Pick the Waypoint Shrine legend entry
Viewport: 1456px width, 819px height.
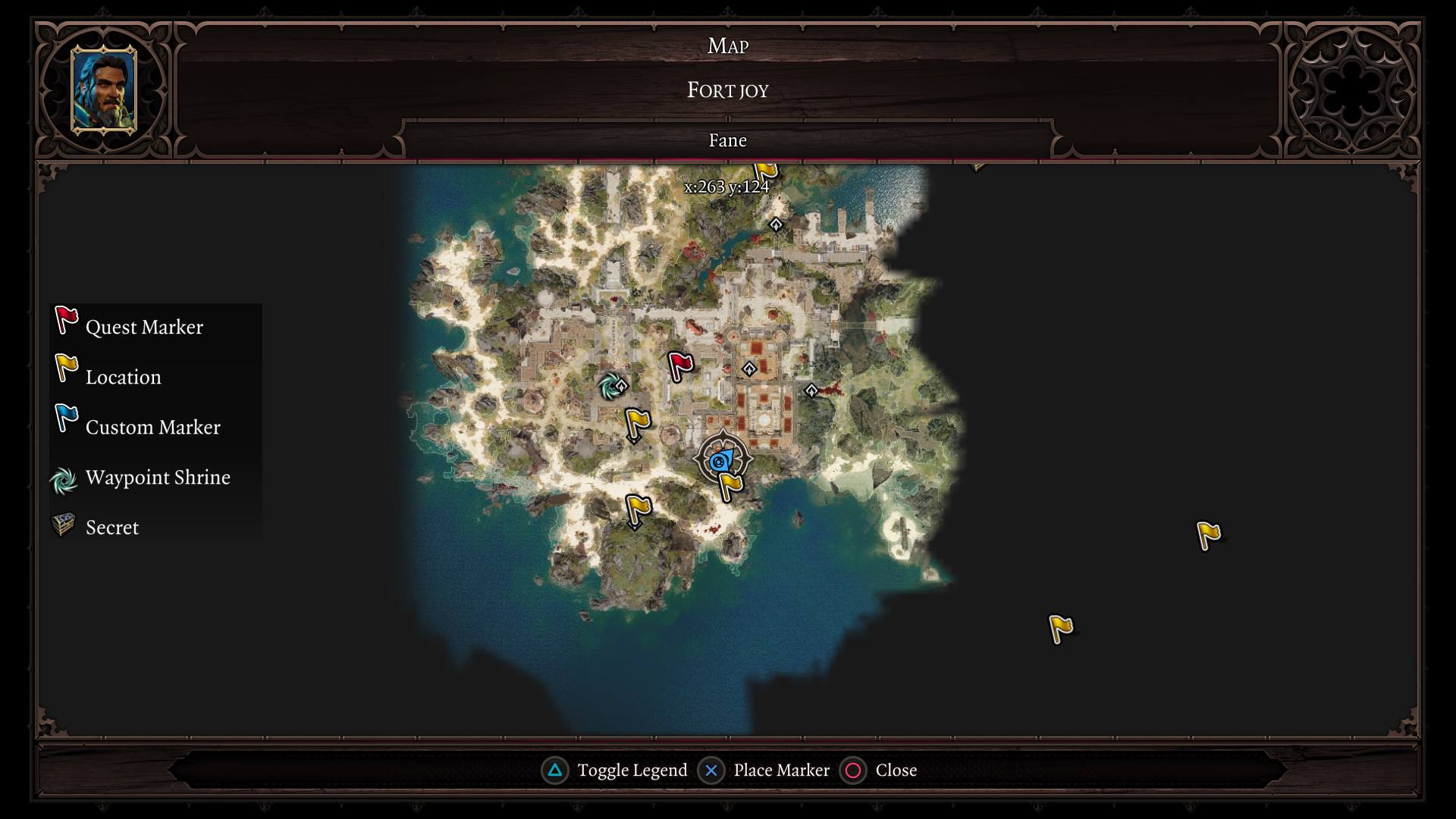pos(157,477)
